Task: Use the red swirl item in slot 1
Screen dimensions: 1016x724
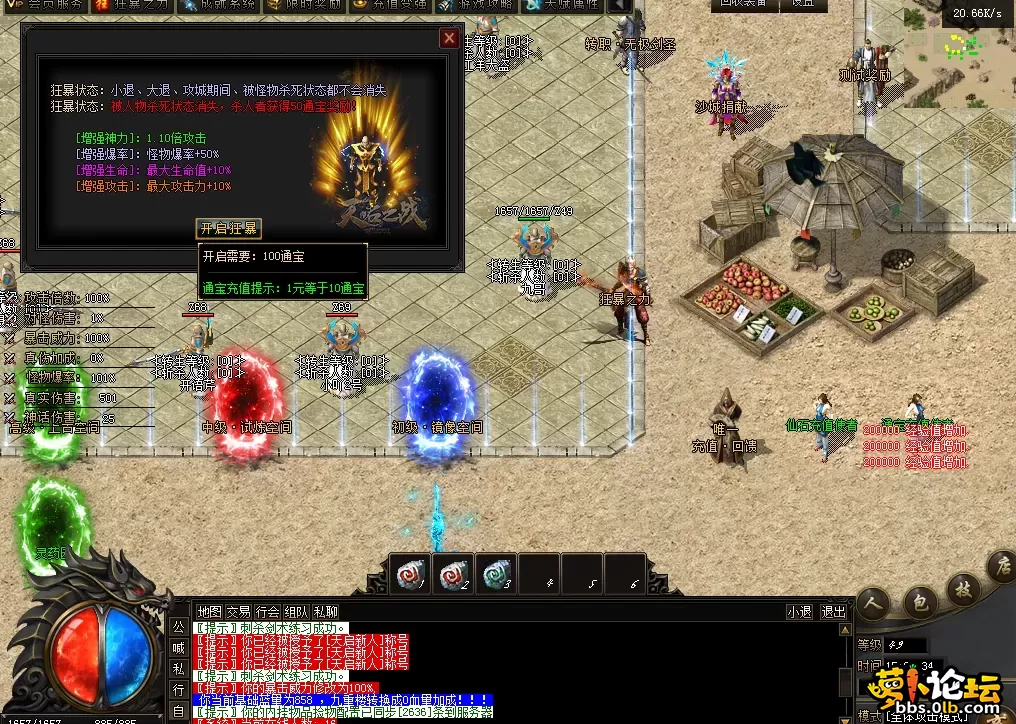Action: 406,573
